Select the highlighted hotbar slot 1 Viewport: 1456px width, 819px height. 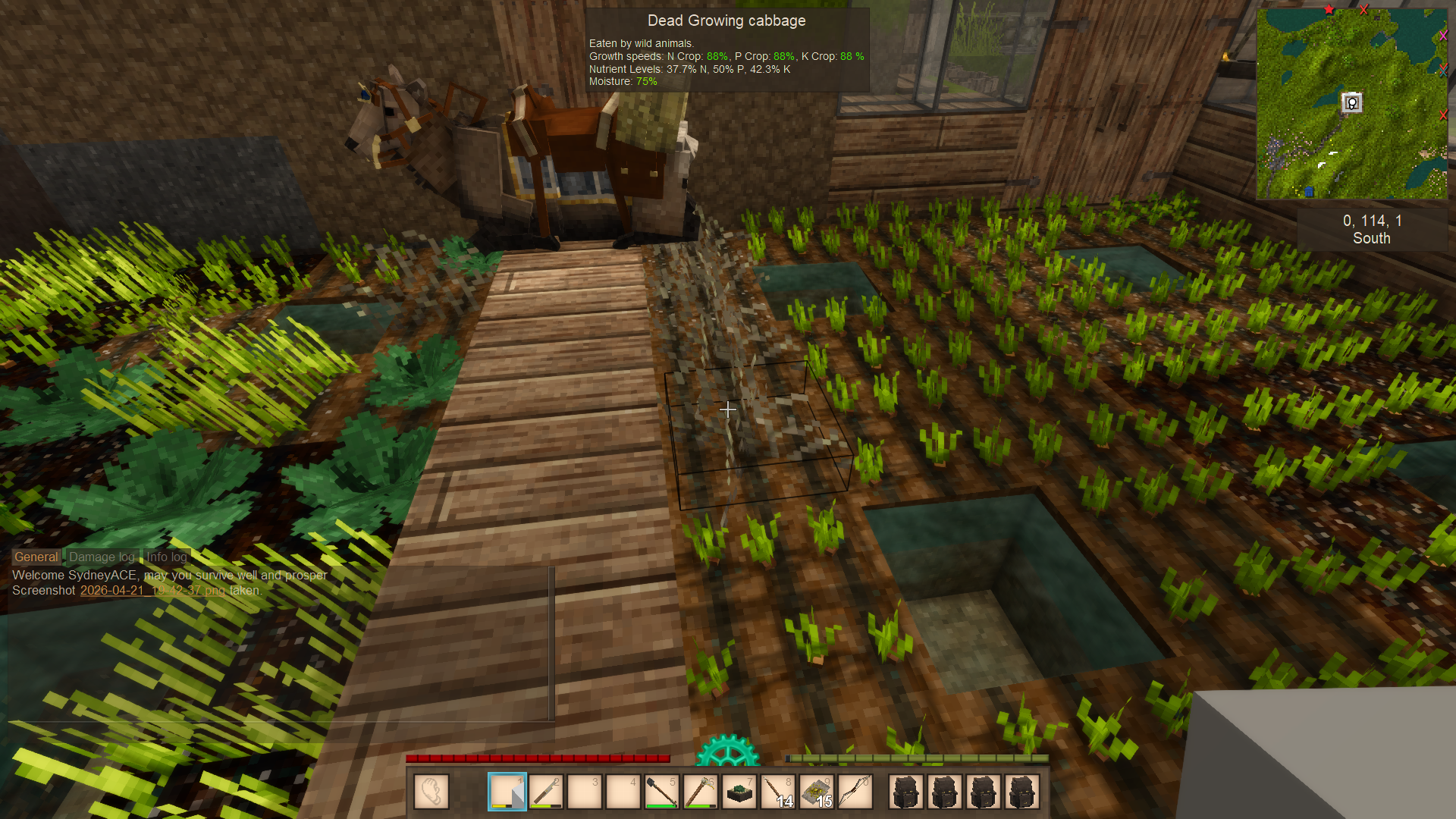(507, 792)
